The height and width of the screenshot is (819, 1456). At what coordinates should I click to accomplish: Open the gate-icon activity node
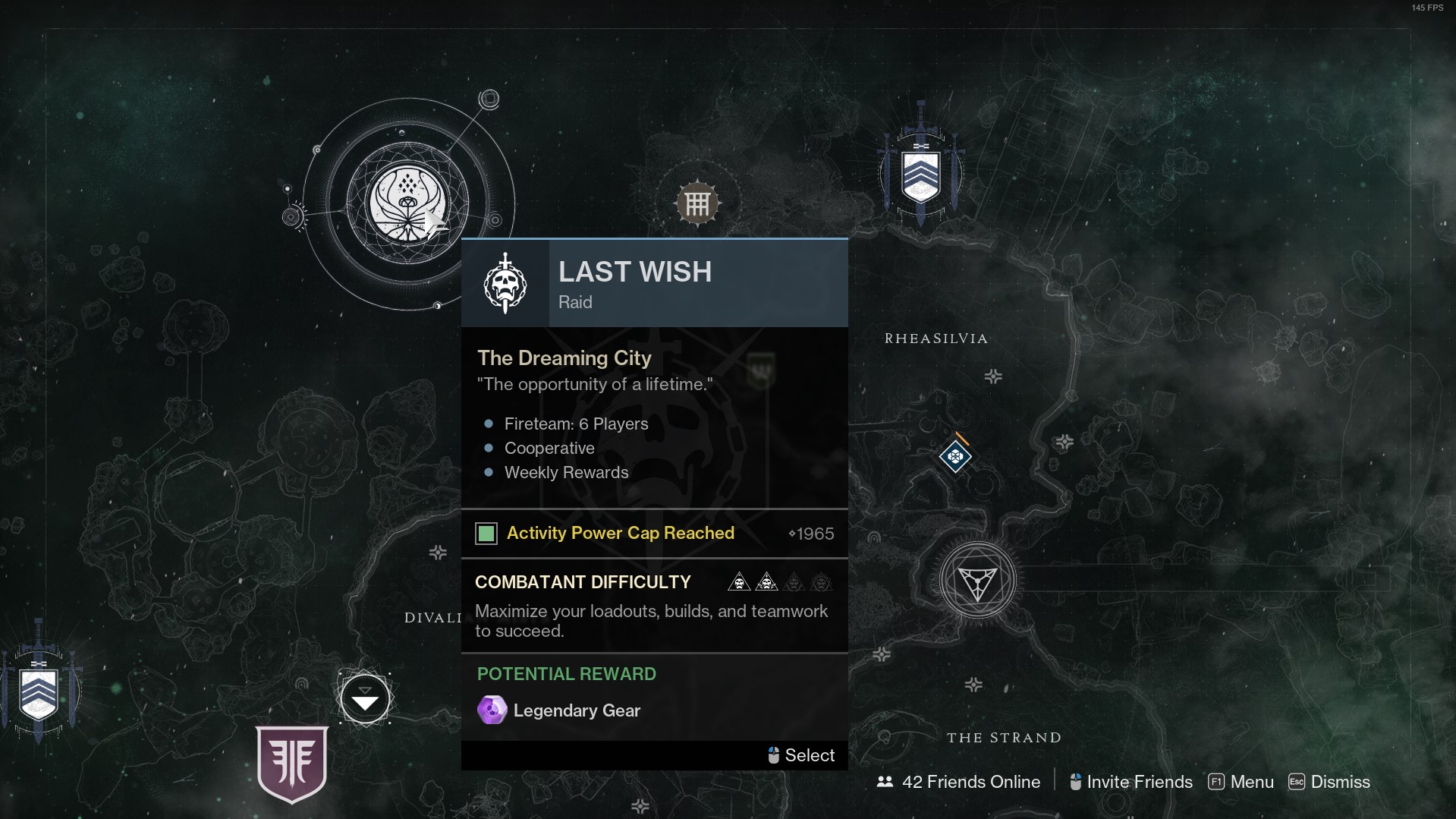pyautogui.click(x=697, y=203)
